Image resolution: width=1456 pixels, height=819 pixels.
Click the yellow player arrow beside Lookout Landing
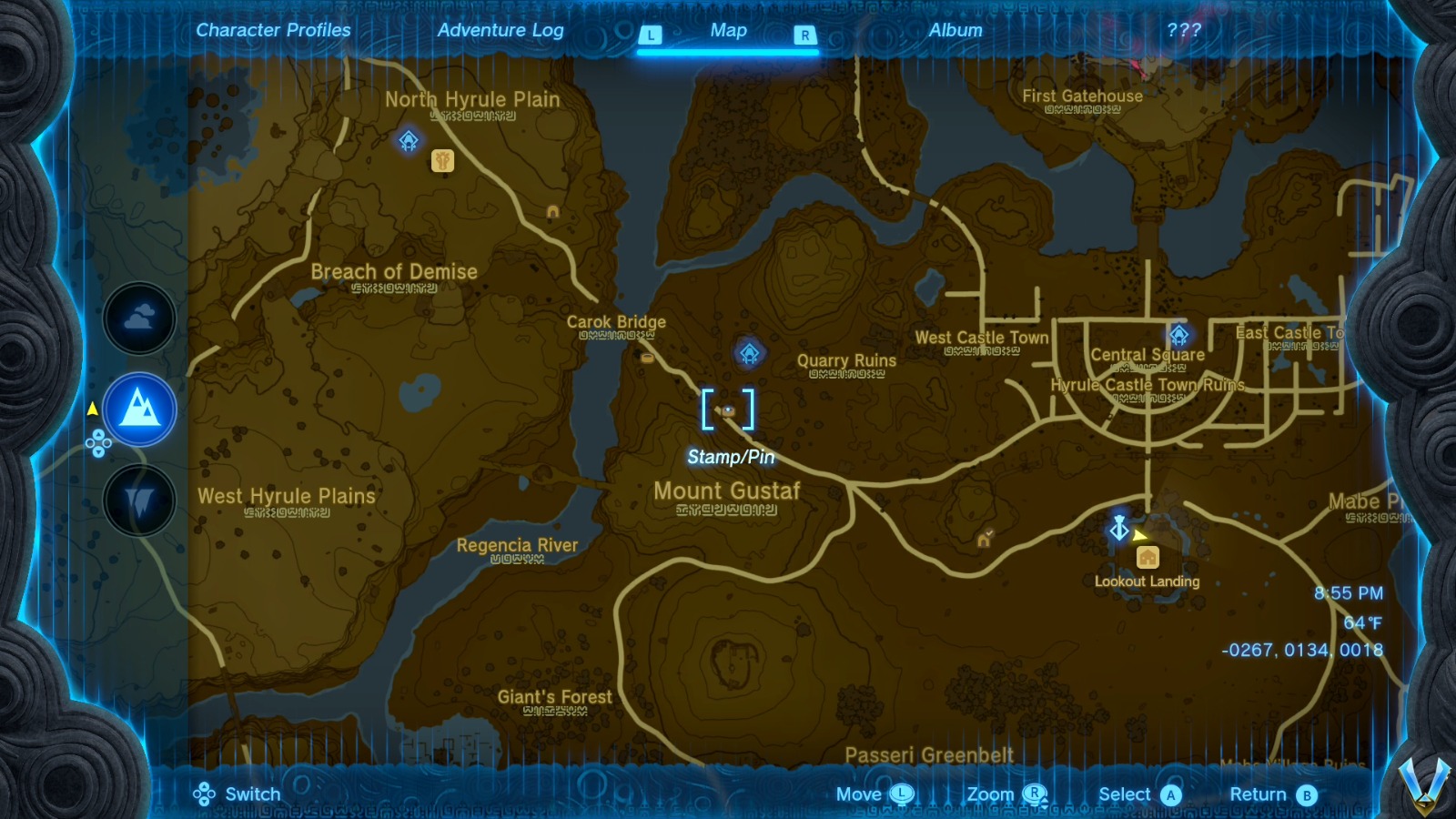1140,532
